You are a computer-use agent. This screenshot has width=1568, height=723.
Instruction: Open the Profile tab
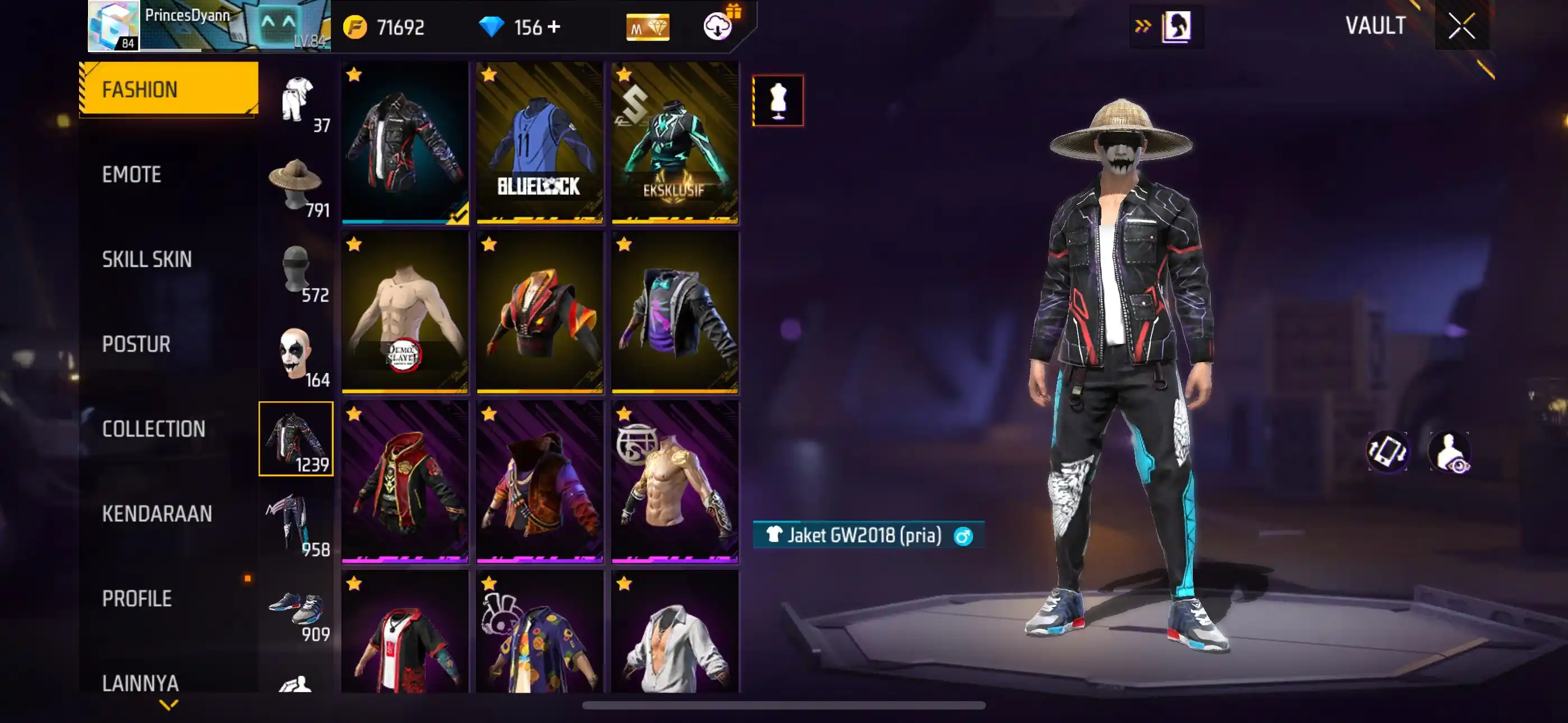pos(137,598)
